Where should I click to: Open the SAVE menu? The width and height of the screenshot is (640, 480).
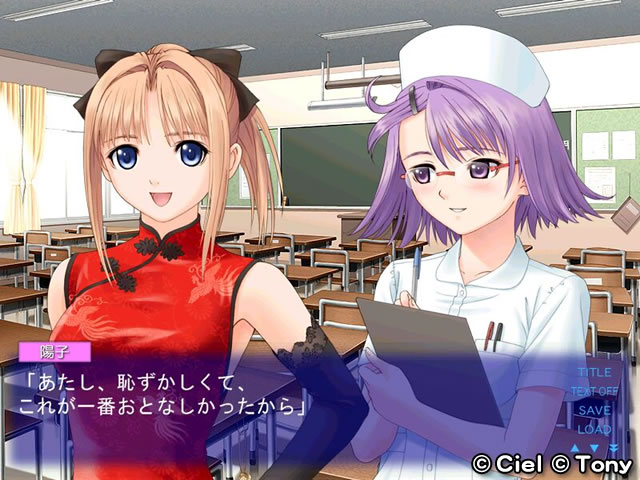click(594, 410)
